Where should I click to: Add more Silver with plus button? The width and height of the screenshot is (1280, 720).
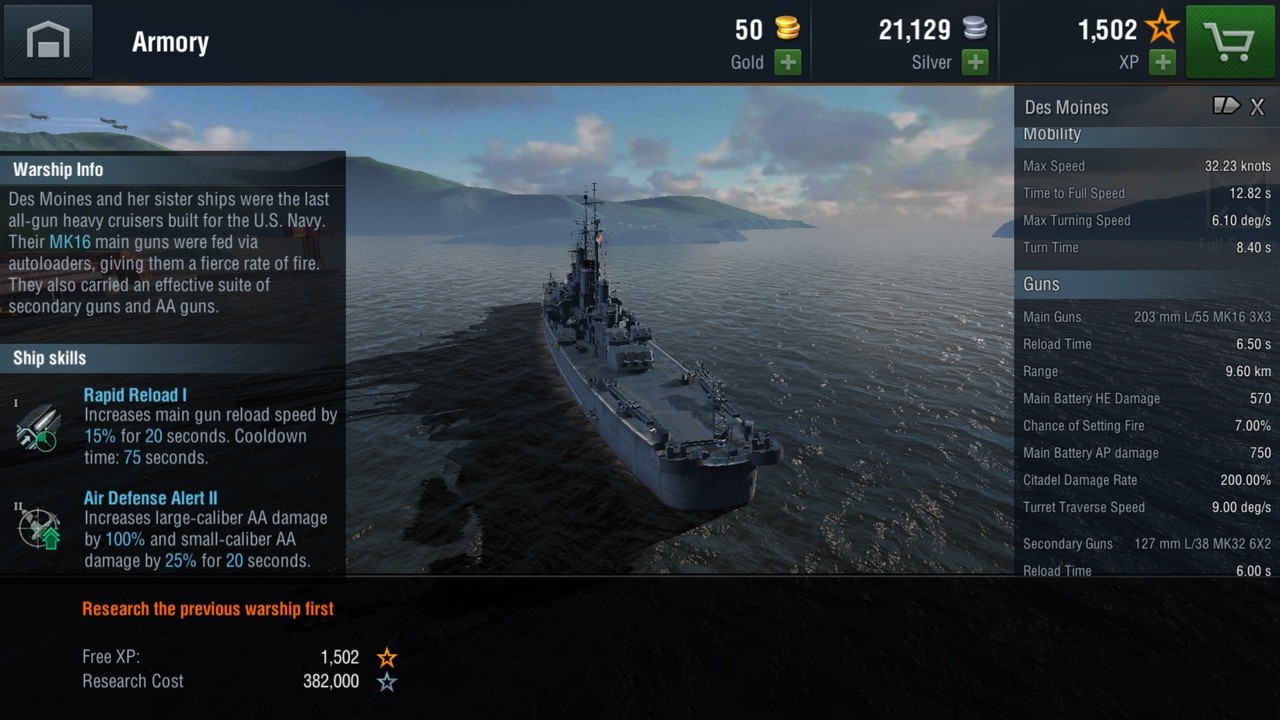[x=975, y=62]
